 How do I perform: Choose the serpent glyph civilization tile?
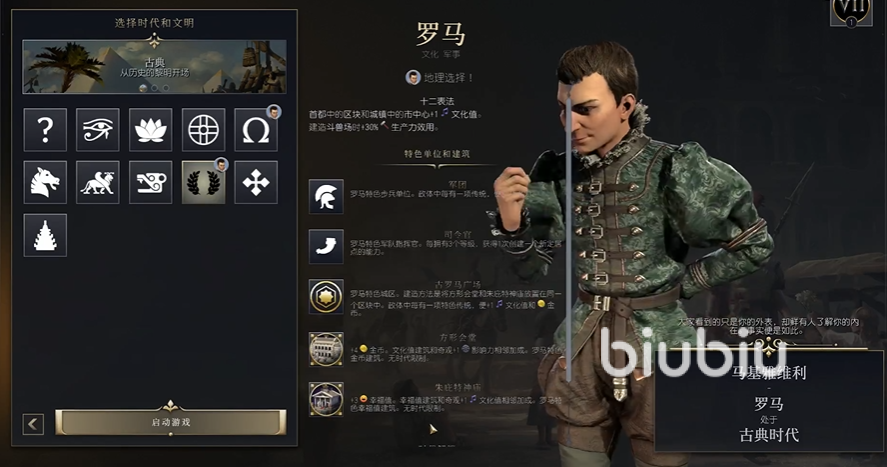click(x=150, y=182)
